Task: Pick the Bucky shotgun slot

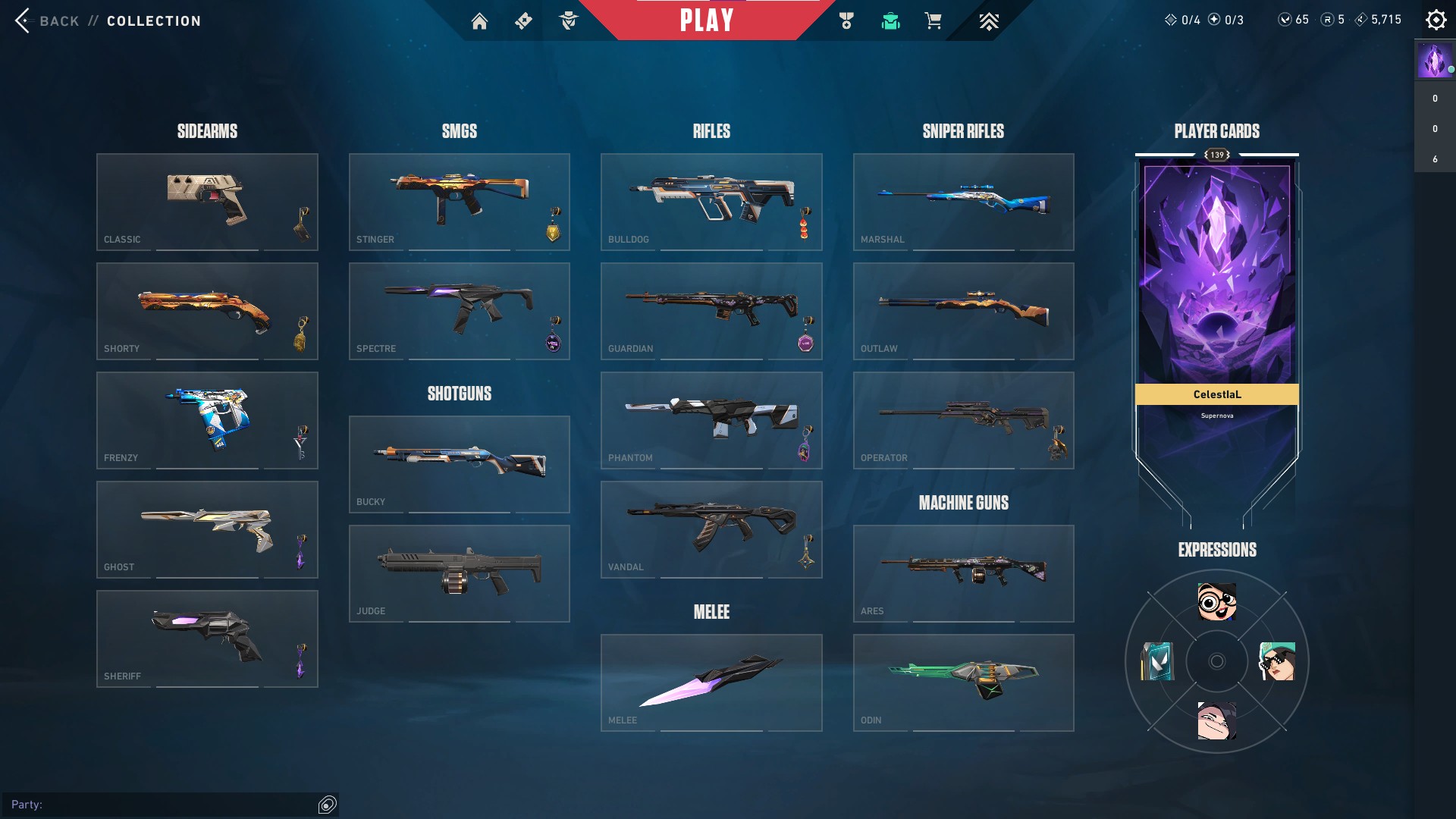Action: (x=459, y=464)
